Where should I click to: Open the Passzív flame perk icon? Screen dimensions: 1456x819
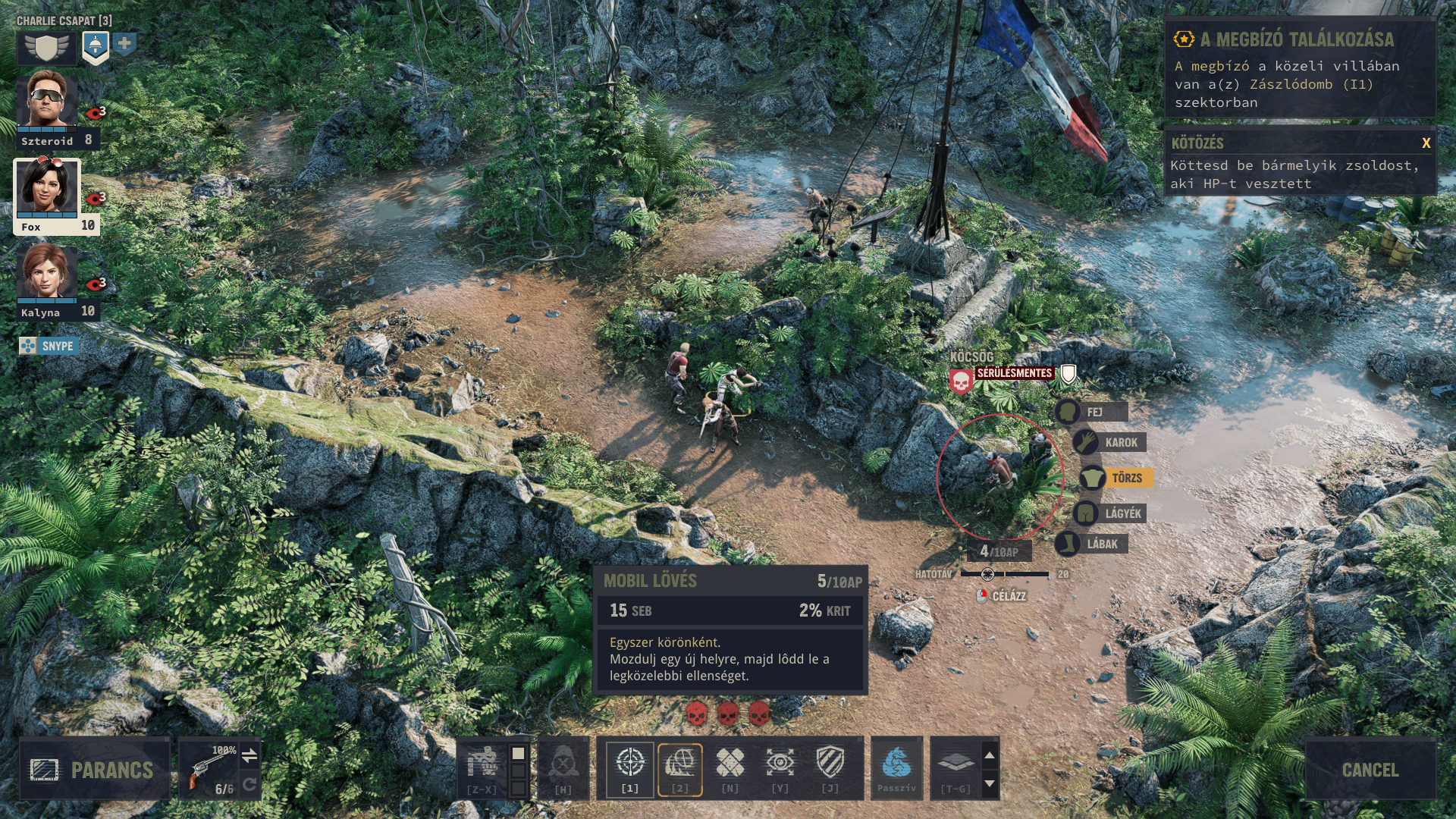[896, 764]
